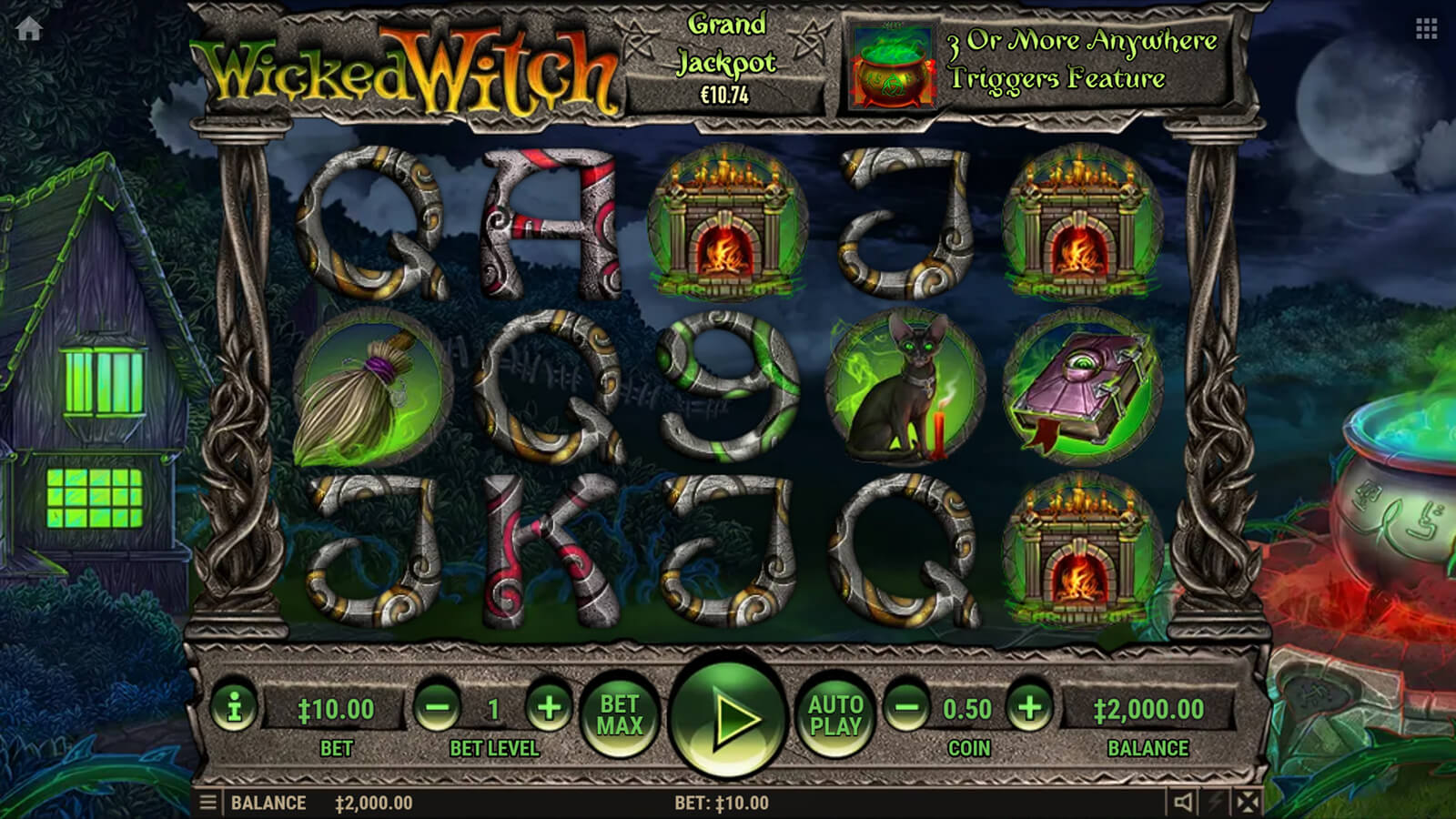Raise the coin value
Screen dimensions: 1456x819
(1029, 707)
